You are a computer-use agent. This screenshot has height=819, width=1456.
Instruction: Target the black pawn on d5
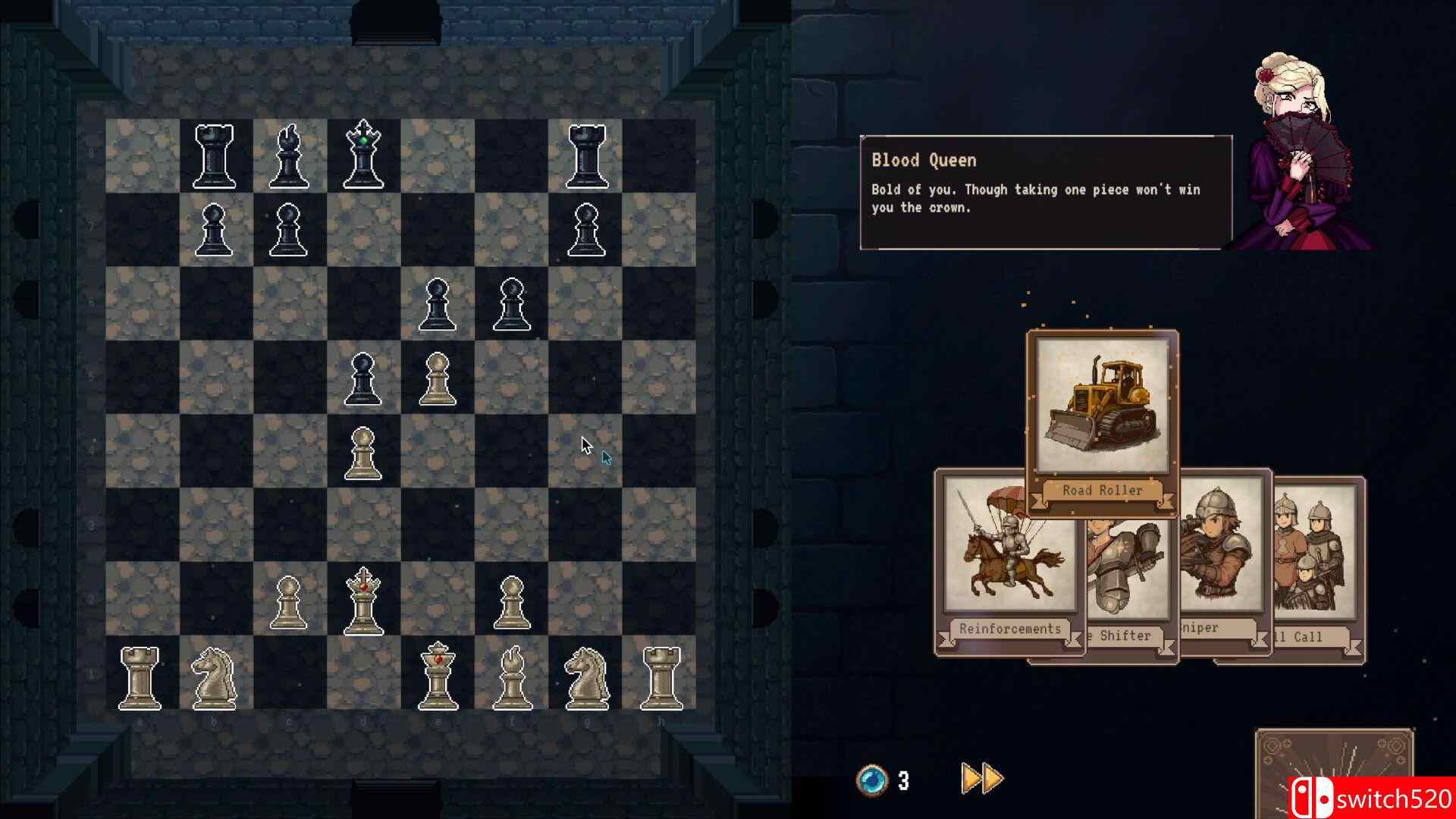363,378
